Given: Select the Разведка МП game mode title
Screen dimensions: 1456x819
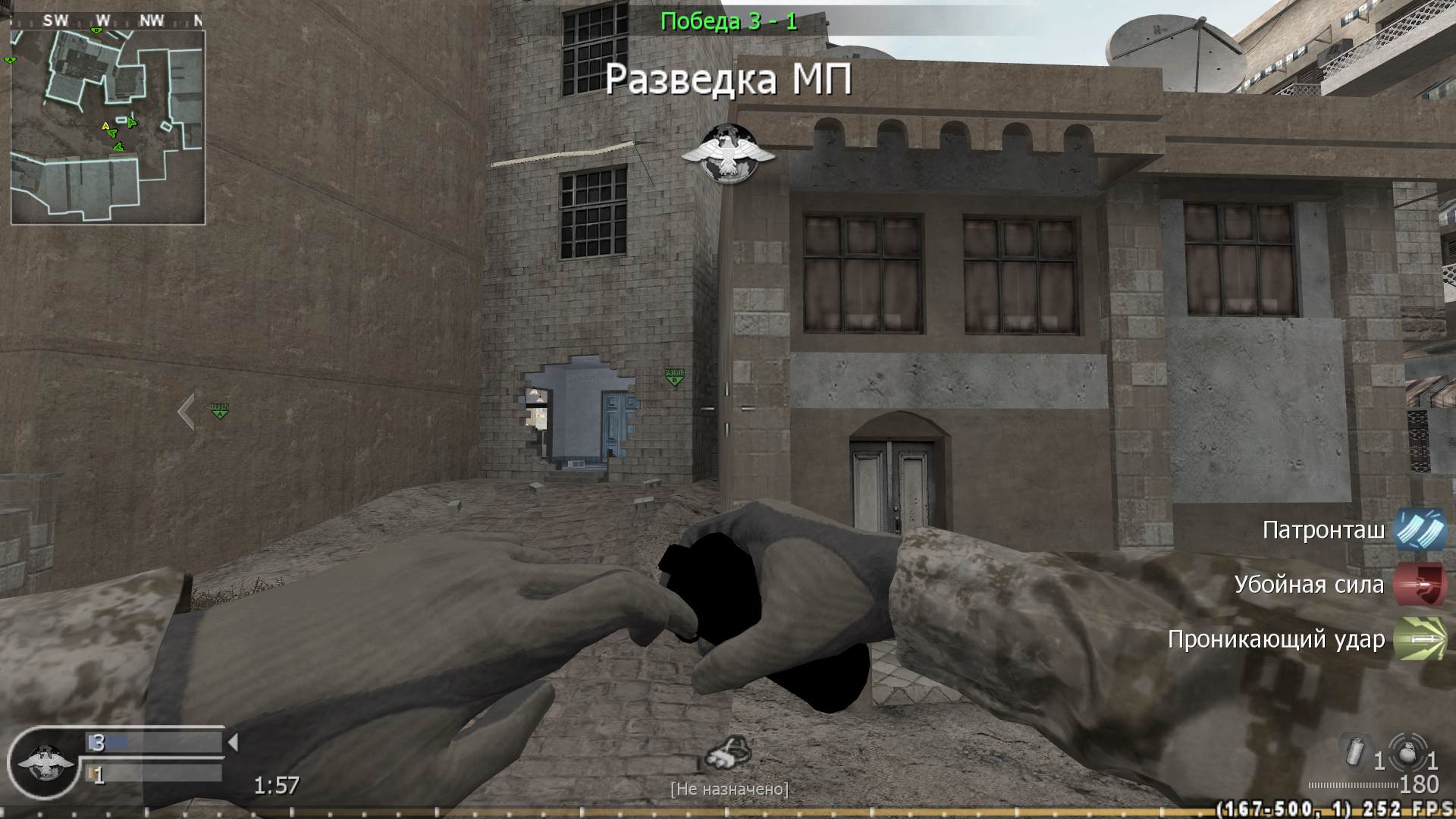Looking at the screenshot, I should click(730, 77).
